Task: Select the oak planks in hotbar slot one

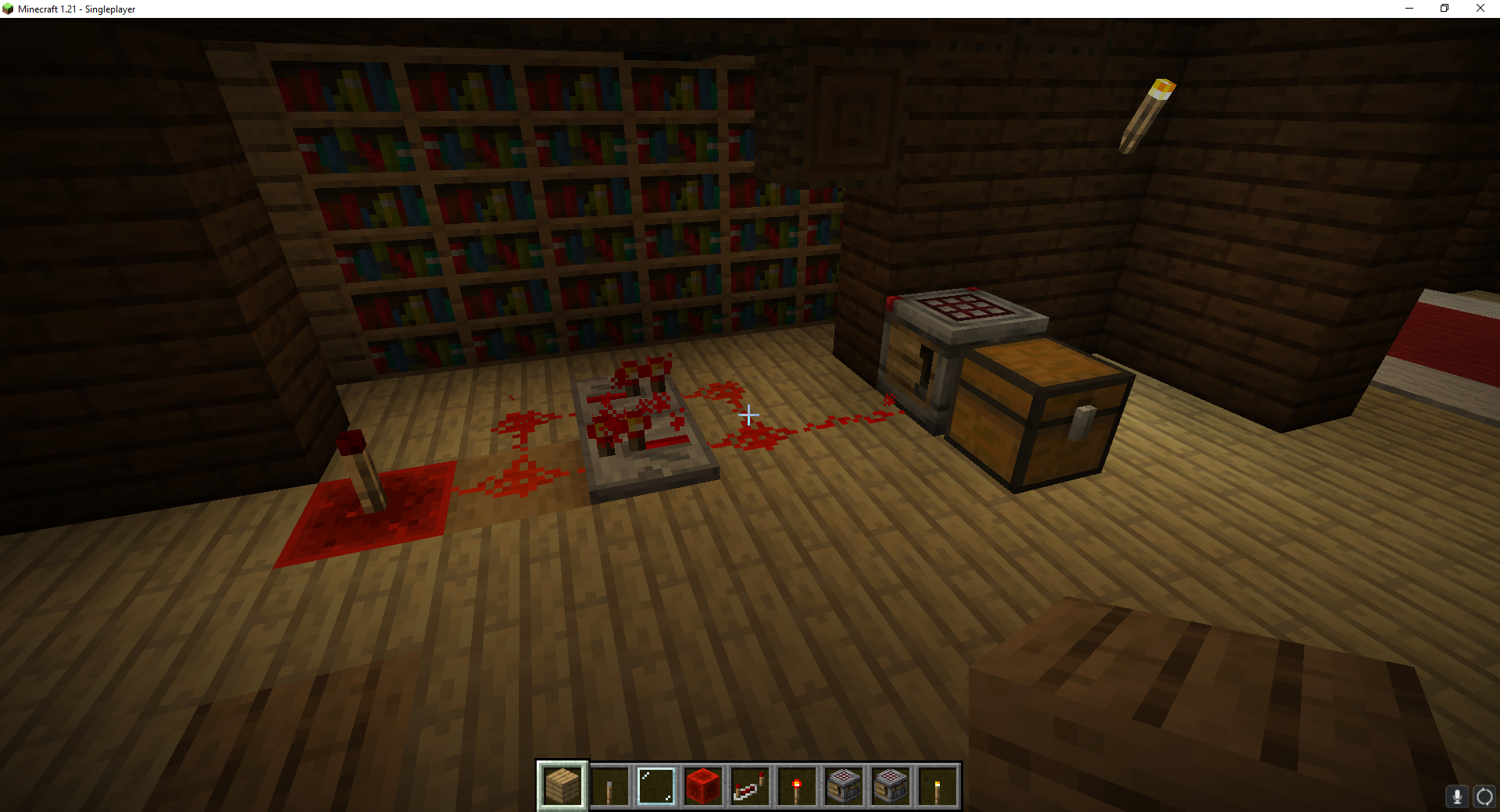Action: coord(562,785)
